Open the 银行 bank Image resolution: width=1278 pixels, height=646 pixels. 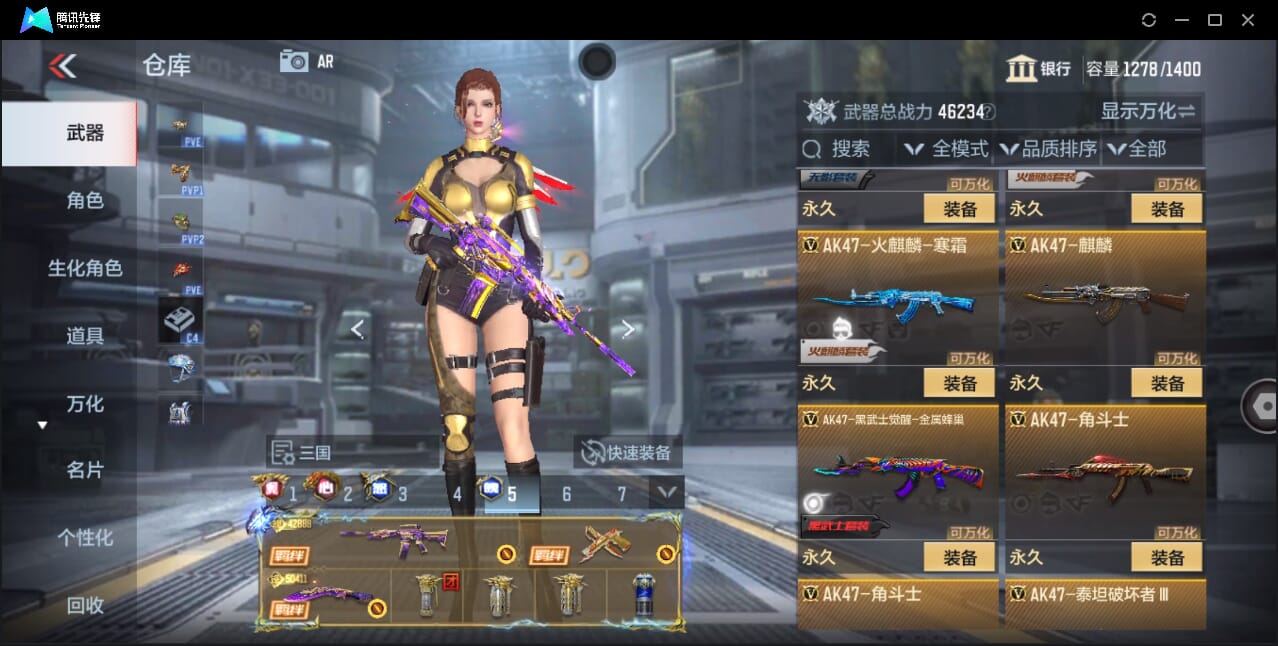click(x=1039, y=69)
